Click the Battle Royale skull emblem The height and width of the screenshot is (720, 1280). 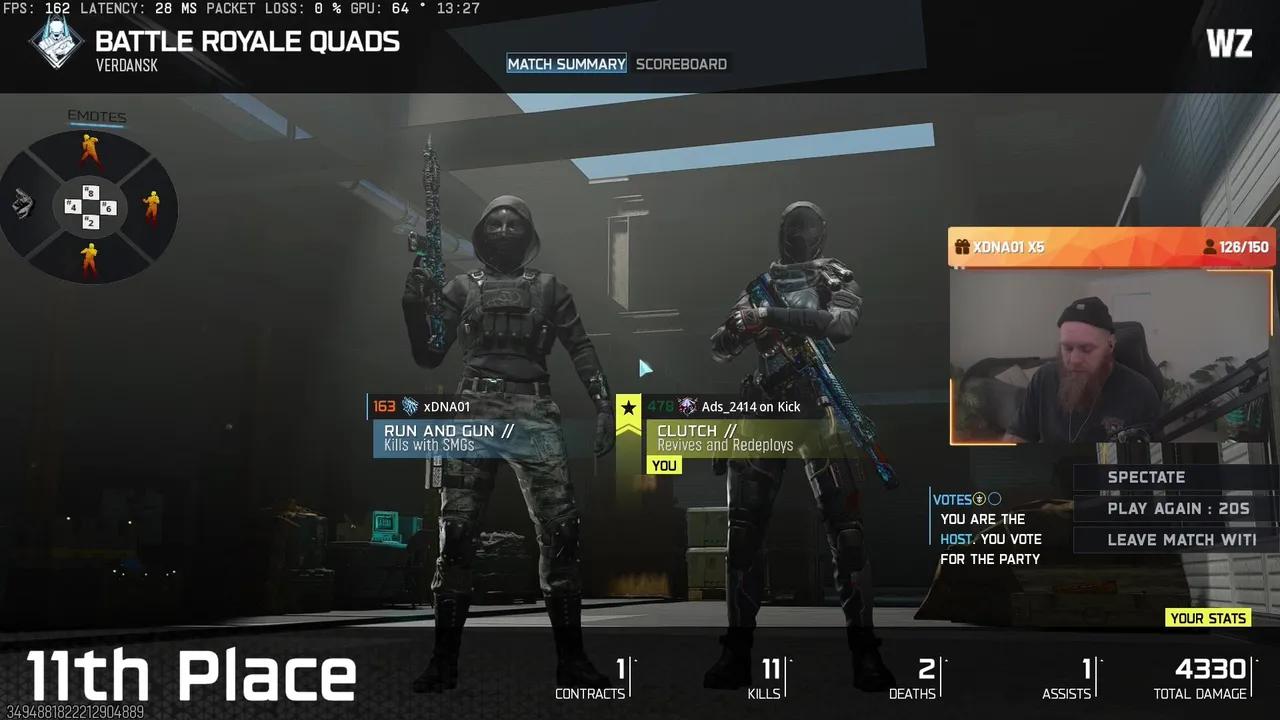tap(55, 44)
